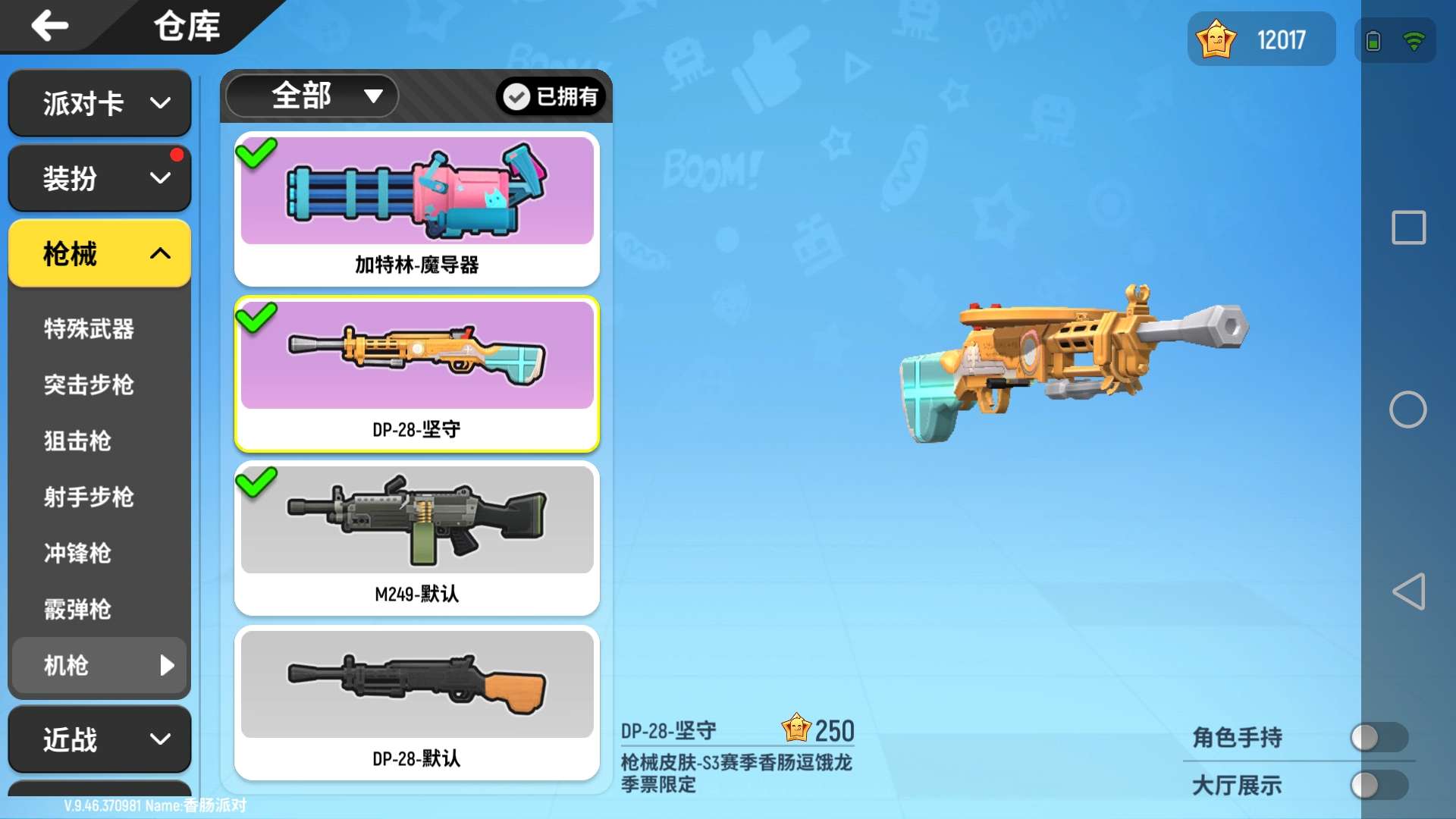Select the currently active 机枪 subcategory
Screen dimensions: 1456x819
(x=99, y=666)
